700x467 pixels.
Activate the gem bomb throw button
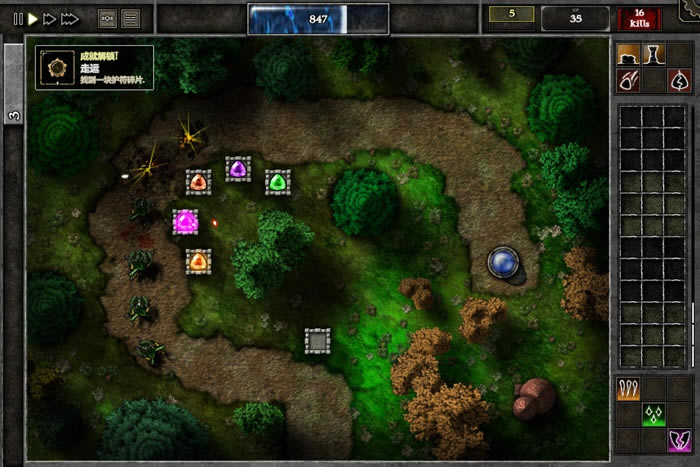(629, 80)
